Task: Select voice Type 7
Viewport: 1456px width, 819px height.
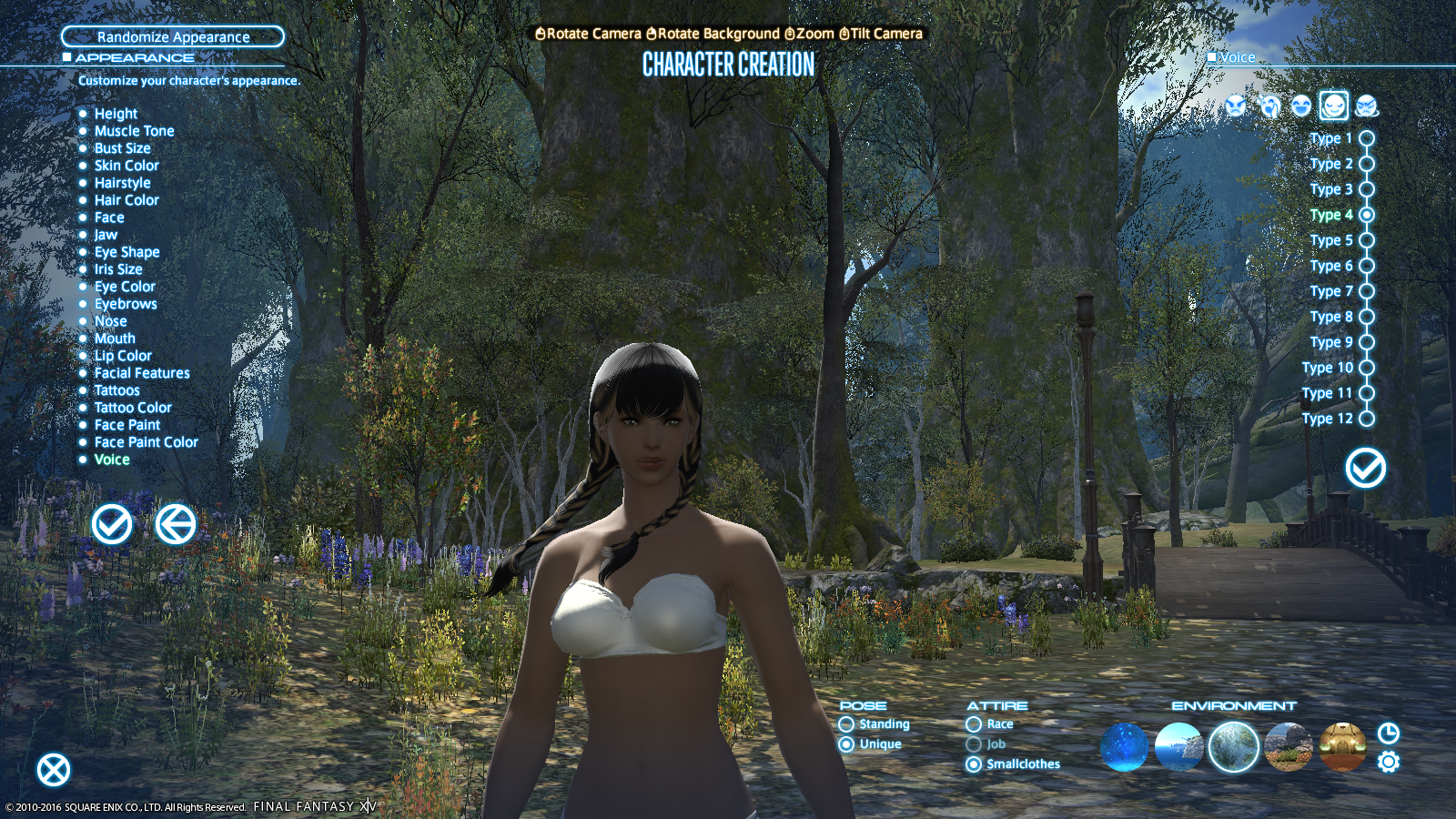Action: pyautogui.click(x=1366, y=291)
